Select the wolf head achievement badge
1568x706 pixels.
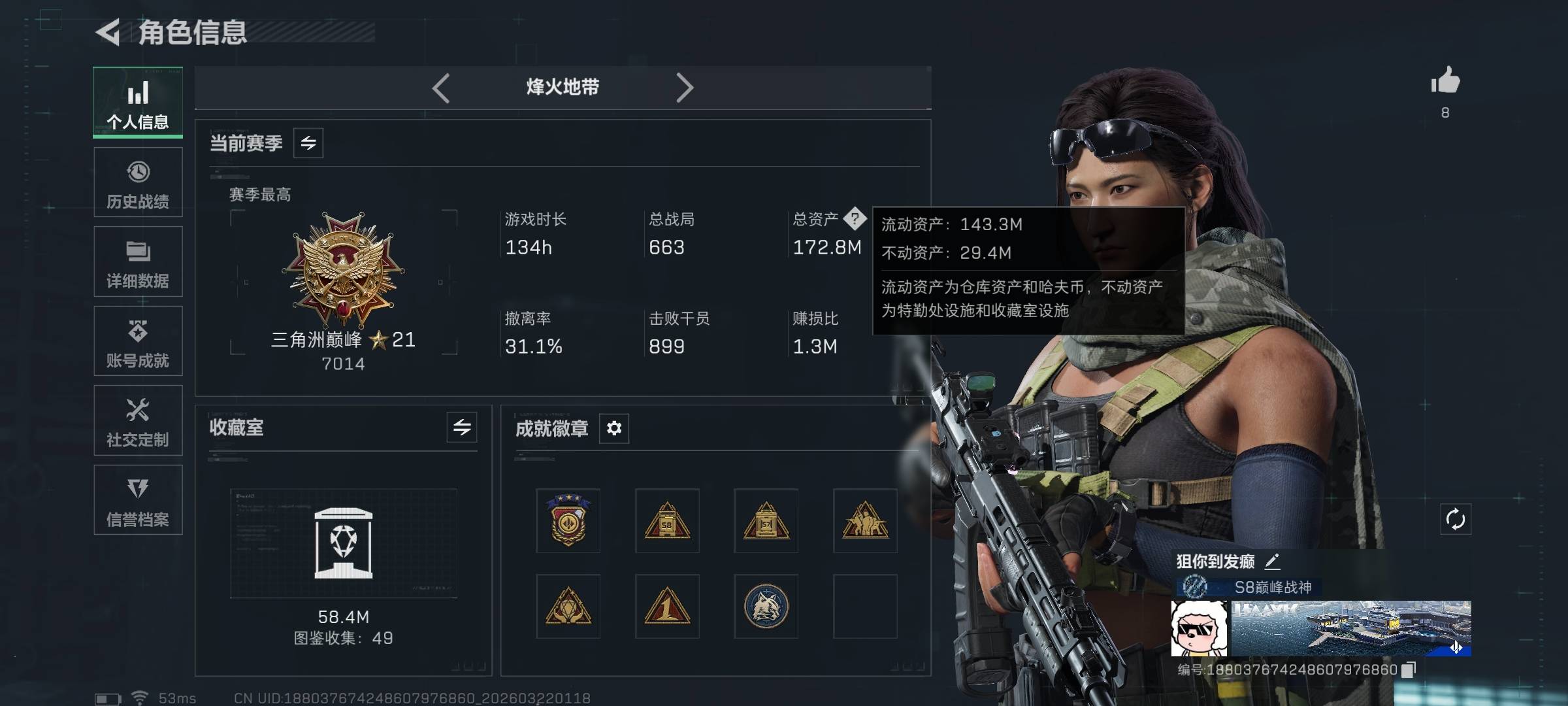tap(766, 607)
